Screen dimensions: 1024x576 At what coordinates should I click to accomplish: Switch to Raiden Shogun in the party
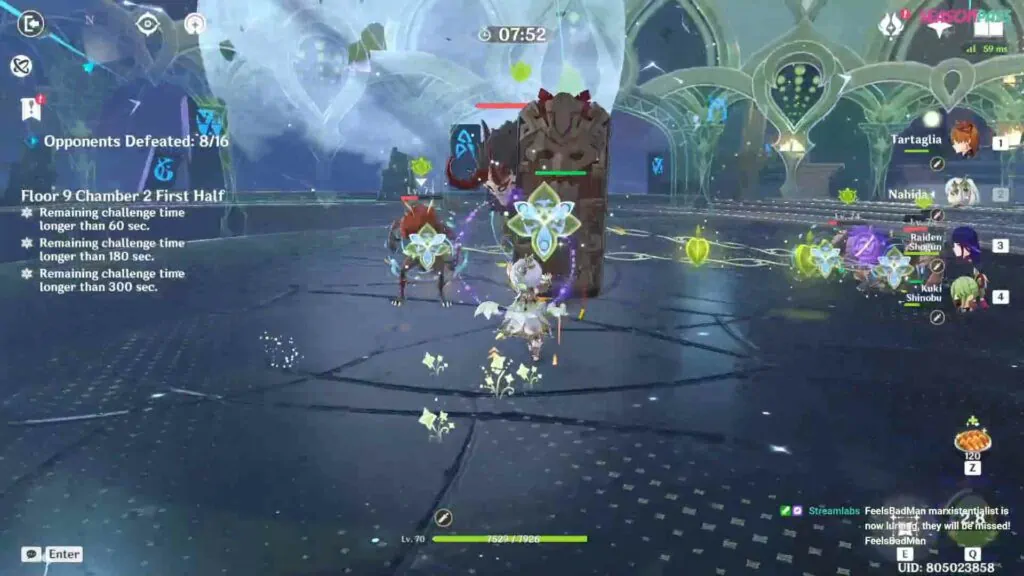964,243
